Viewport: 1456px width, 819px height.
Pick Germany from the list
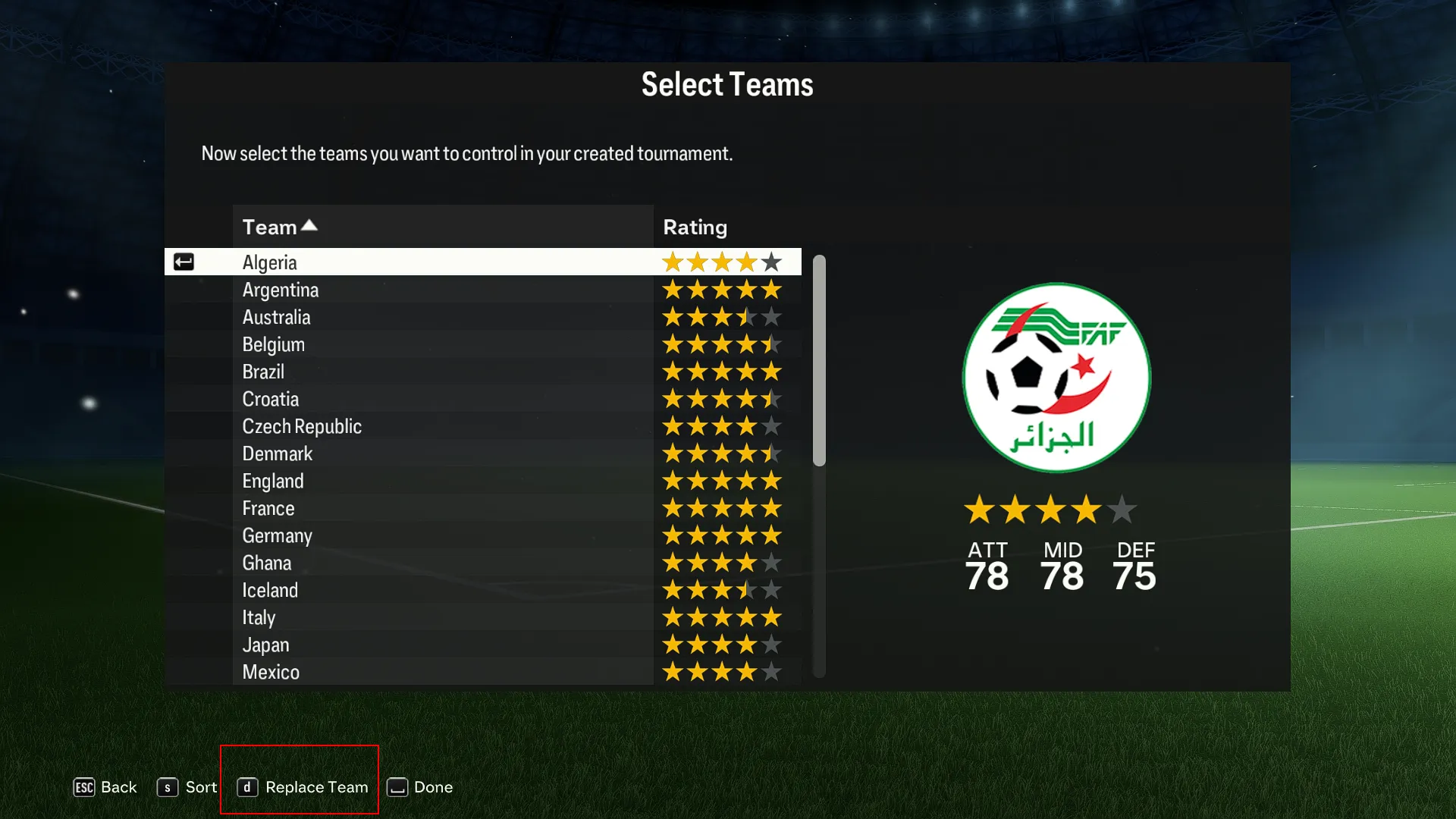tap(278, 535)
